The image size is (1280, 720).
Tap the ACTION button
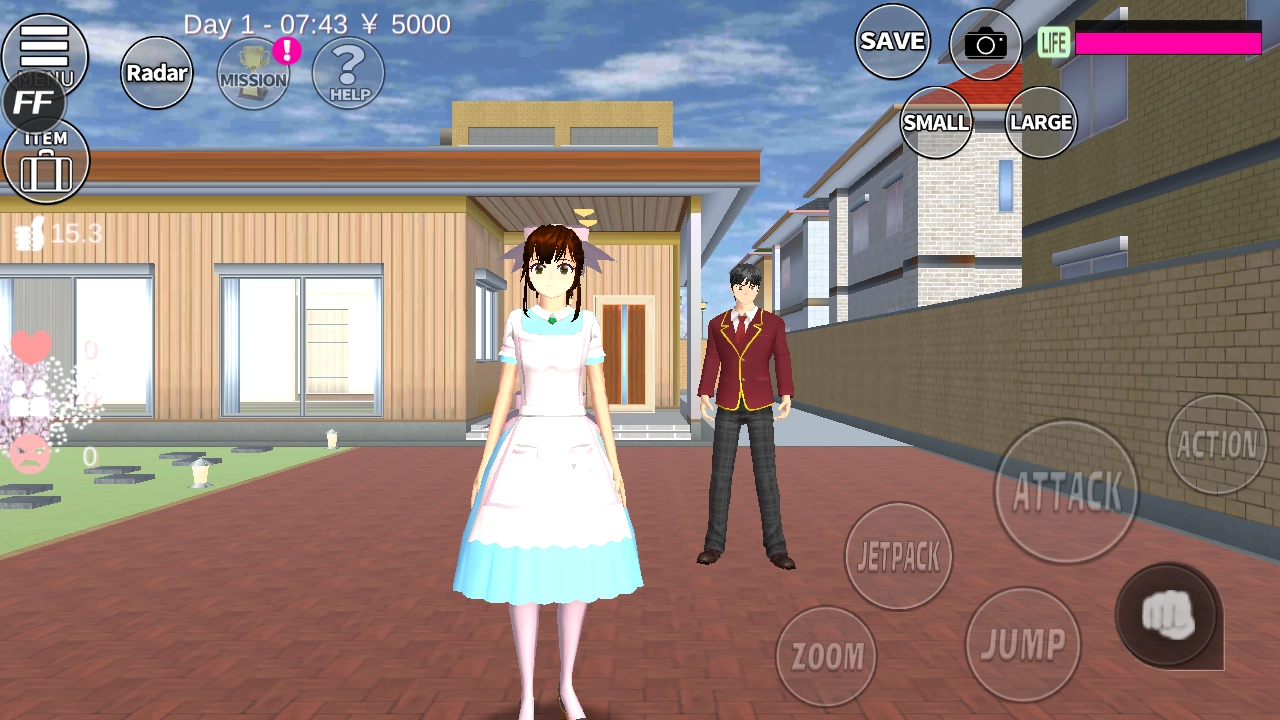1217,444
